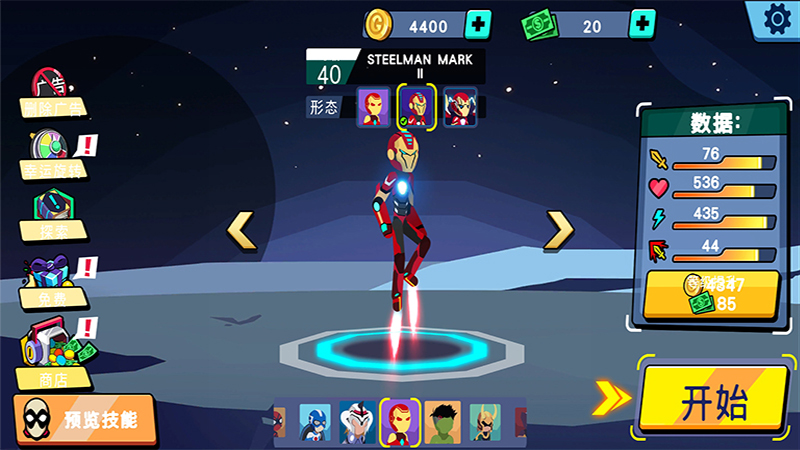800x450 pixels.
Task: Open the settings gear
Action: (x=775, y=18)
